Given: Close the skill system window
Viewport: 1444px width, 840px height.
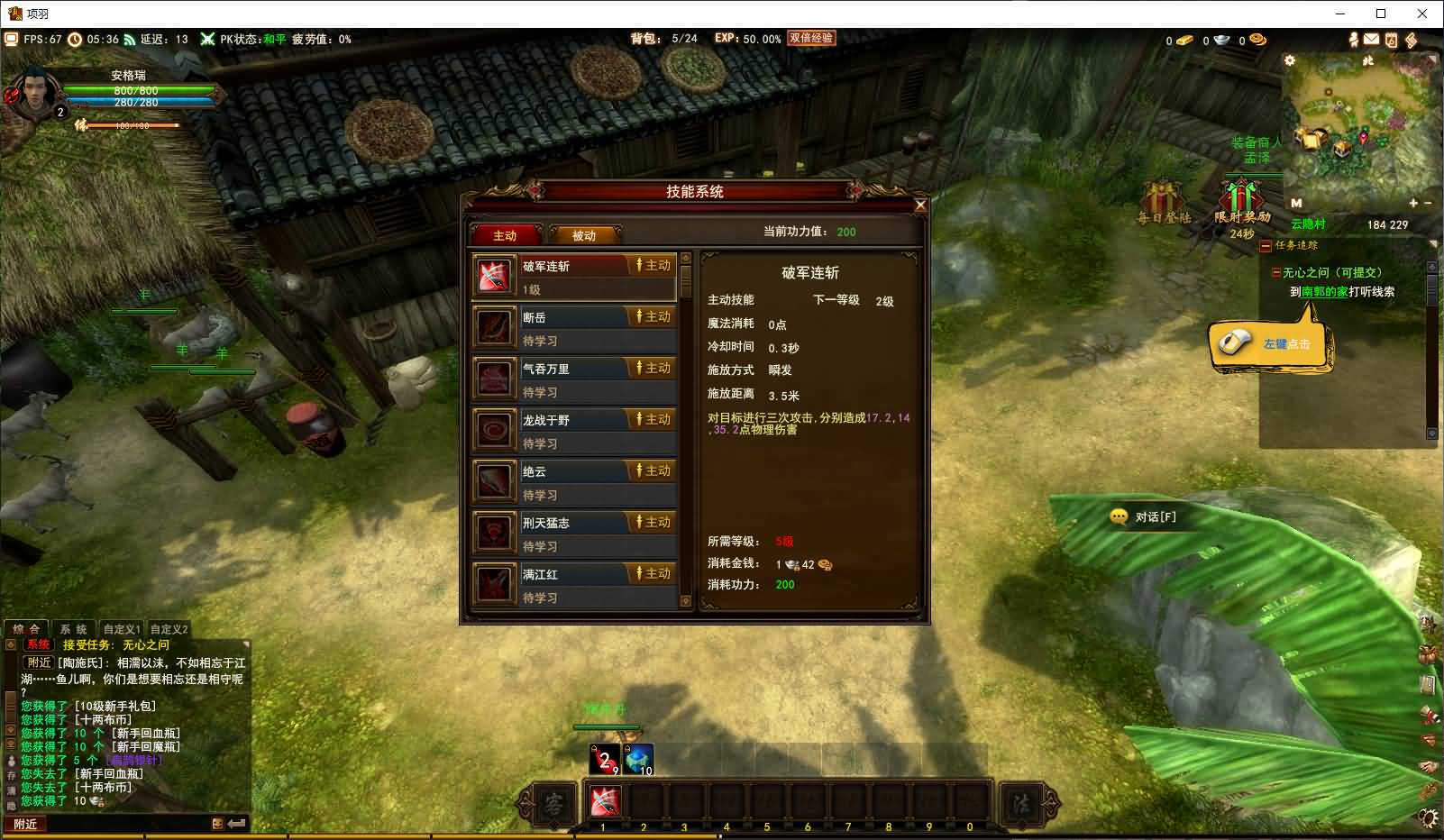Looking at the screenshot, I should point(920,205).
